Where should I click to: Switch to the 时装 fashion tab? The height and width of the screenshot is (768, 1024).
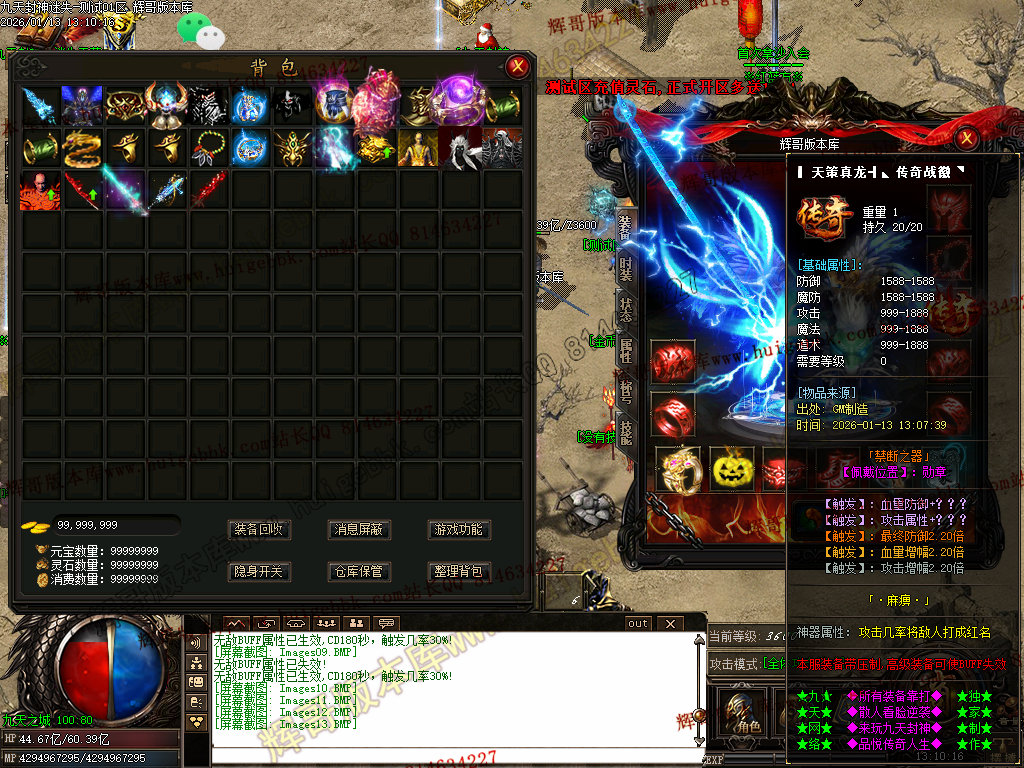[x=626, y=269]
